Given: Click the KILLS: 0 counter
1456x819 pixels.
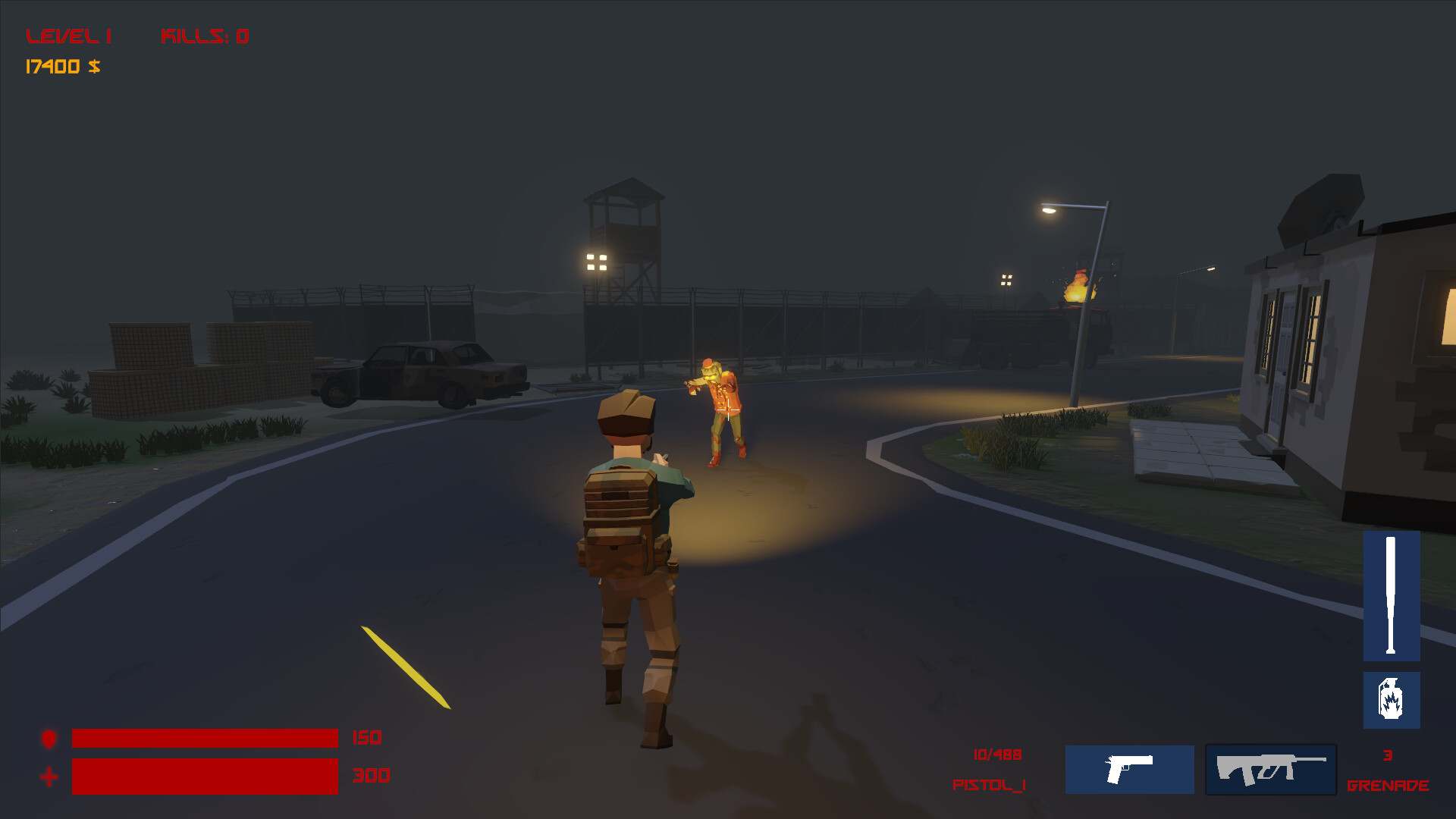Looking at the screenshot, I should (205, 35).
